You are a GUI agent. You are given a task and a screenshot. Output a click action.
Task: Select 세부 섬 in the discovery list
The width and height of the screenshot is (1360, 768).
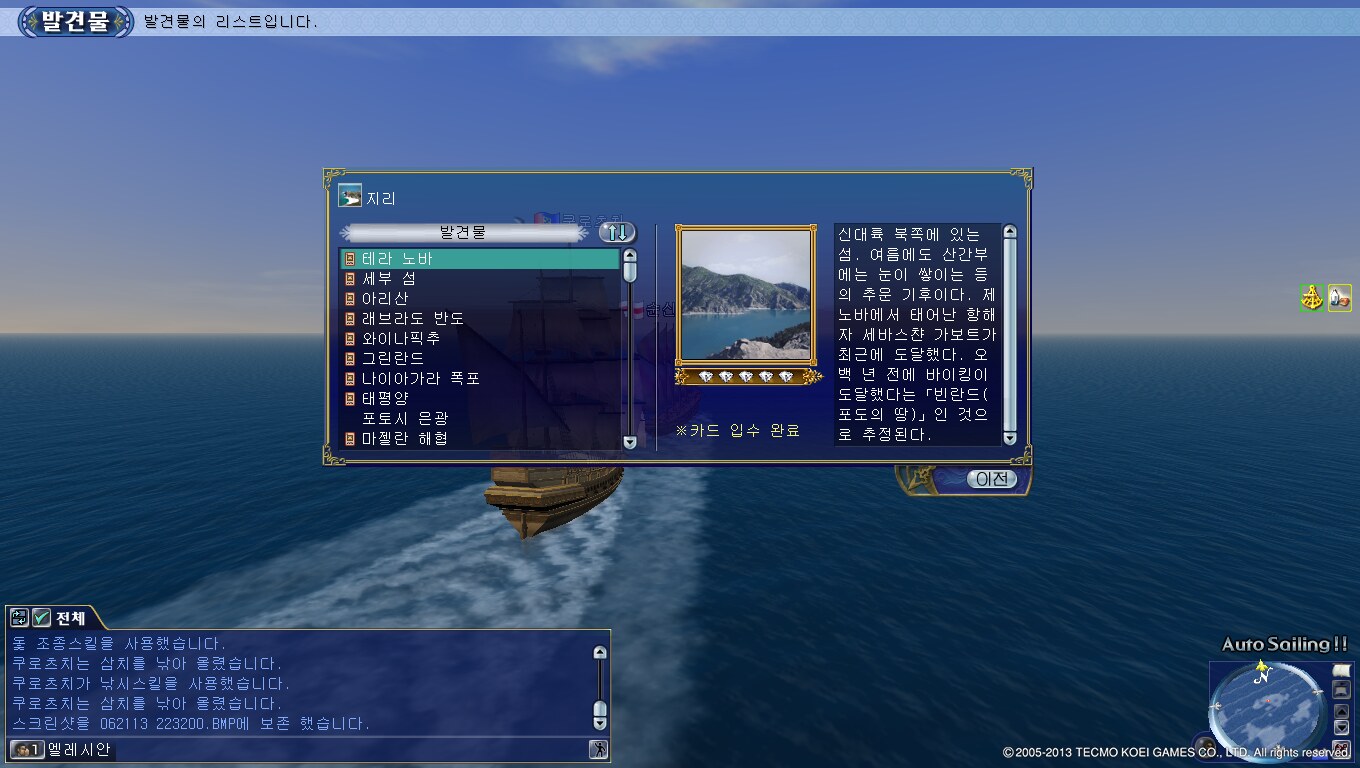[389, 279]
